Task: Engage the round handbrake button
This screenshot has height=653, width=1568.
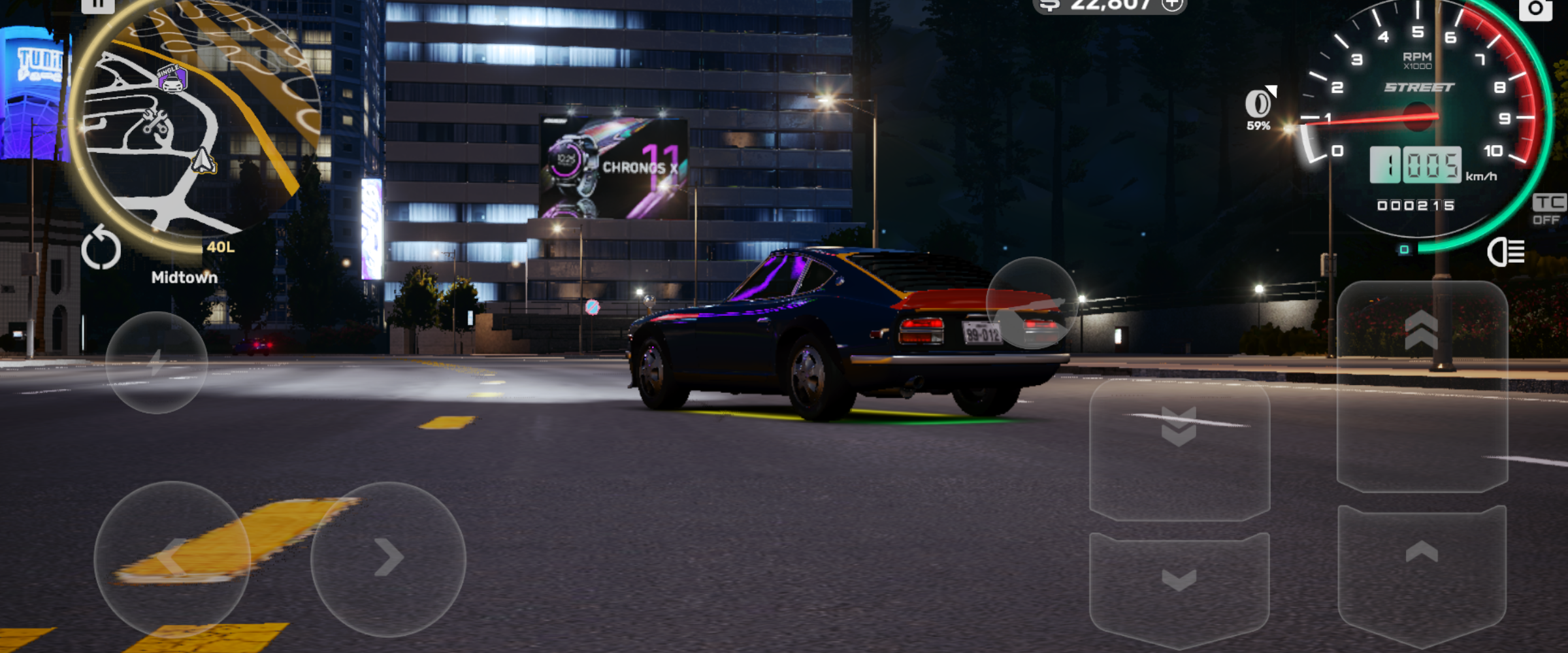Action: coord(1032,303)
